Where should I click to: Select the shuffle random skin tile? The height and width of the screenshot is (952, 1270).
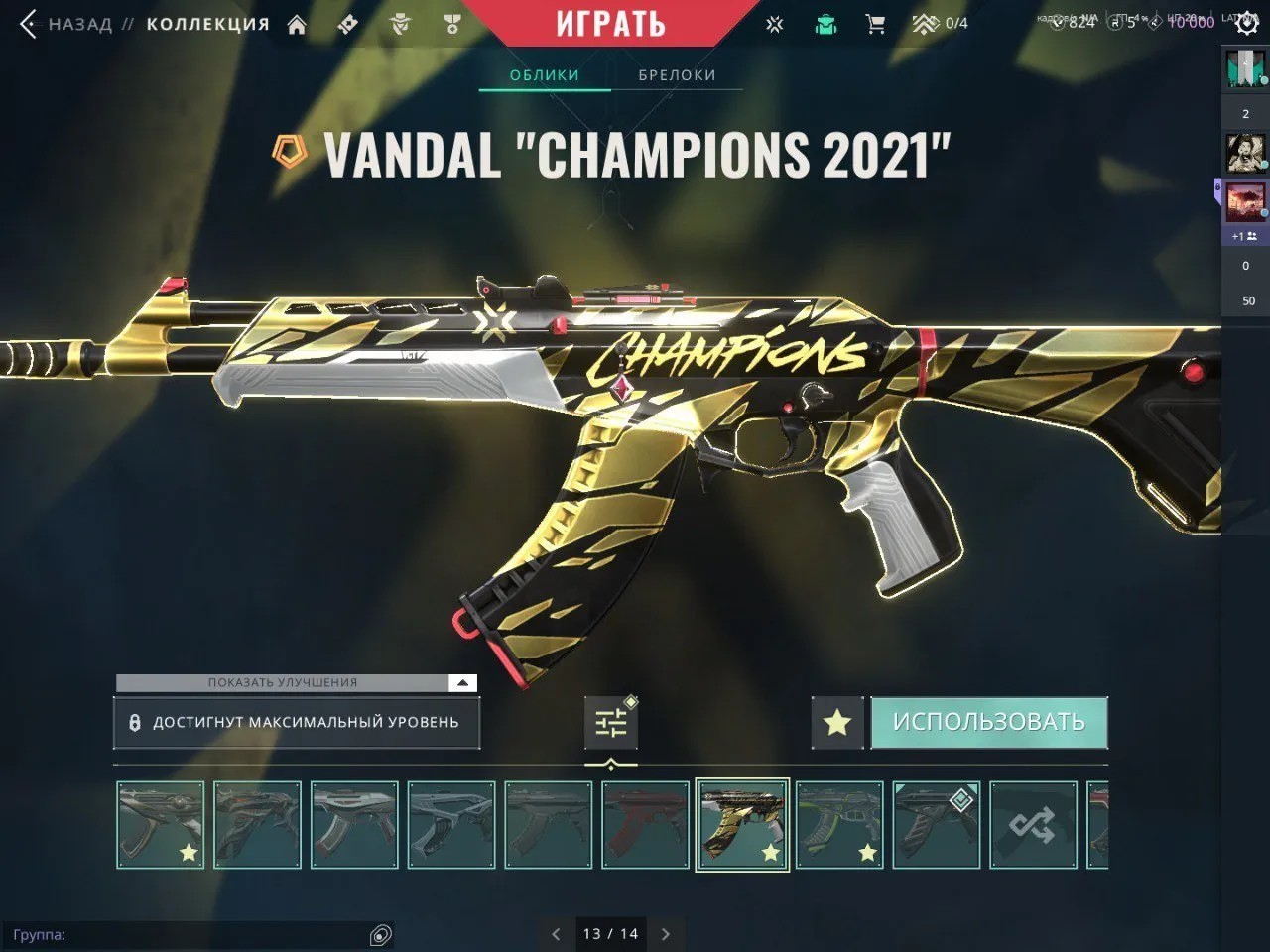[x=1034, y=826]
